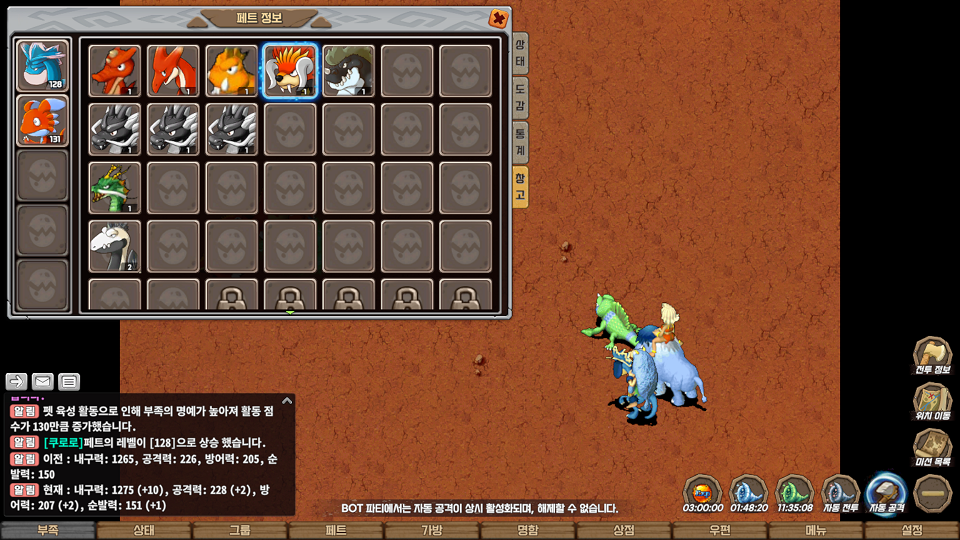
Task: Toggle 자동 전투 auto battle
Action: [840, 494]
